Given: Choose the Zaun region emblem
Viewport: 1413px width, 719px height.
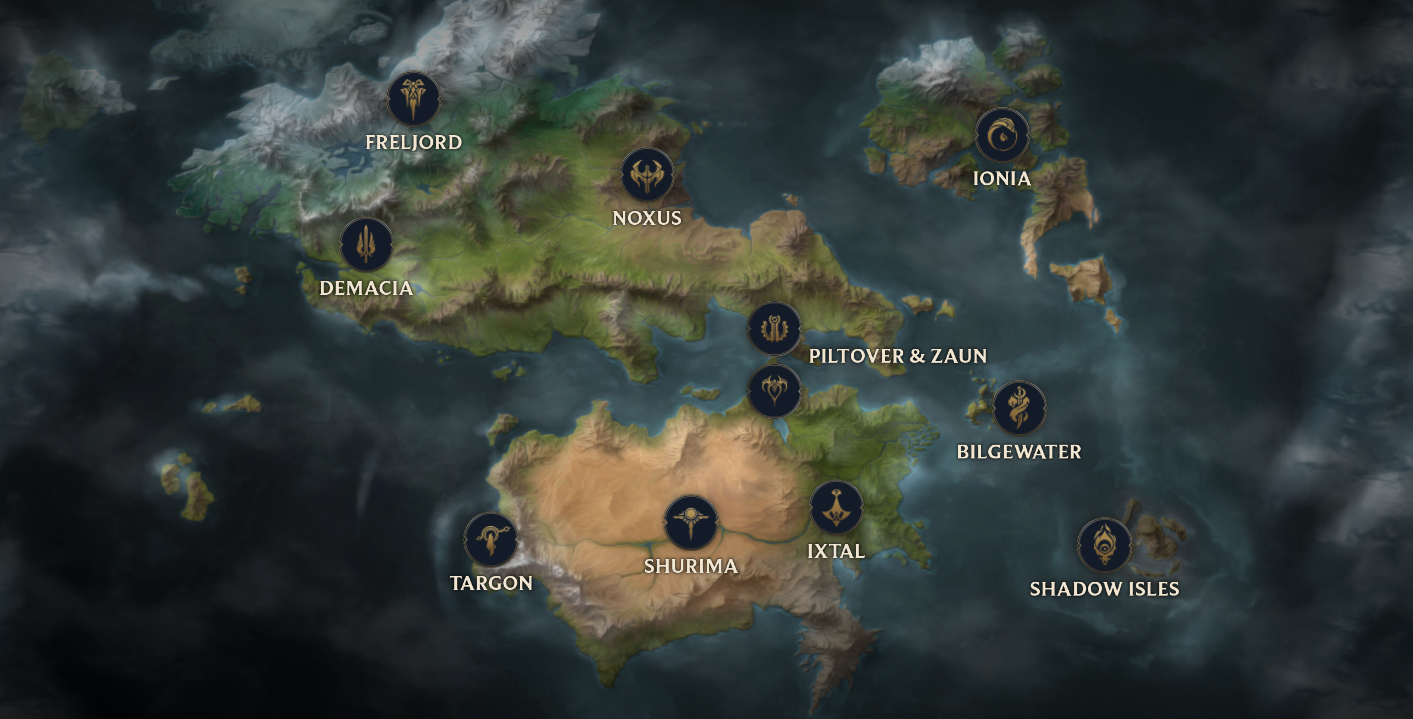Looking at the screenshot, I should pyautogui.click(x=774, y=390).
